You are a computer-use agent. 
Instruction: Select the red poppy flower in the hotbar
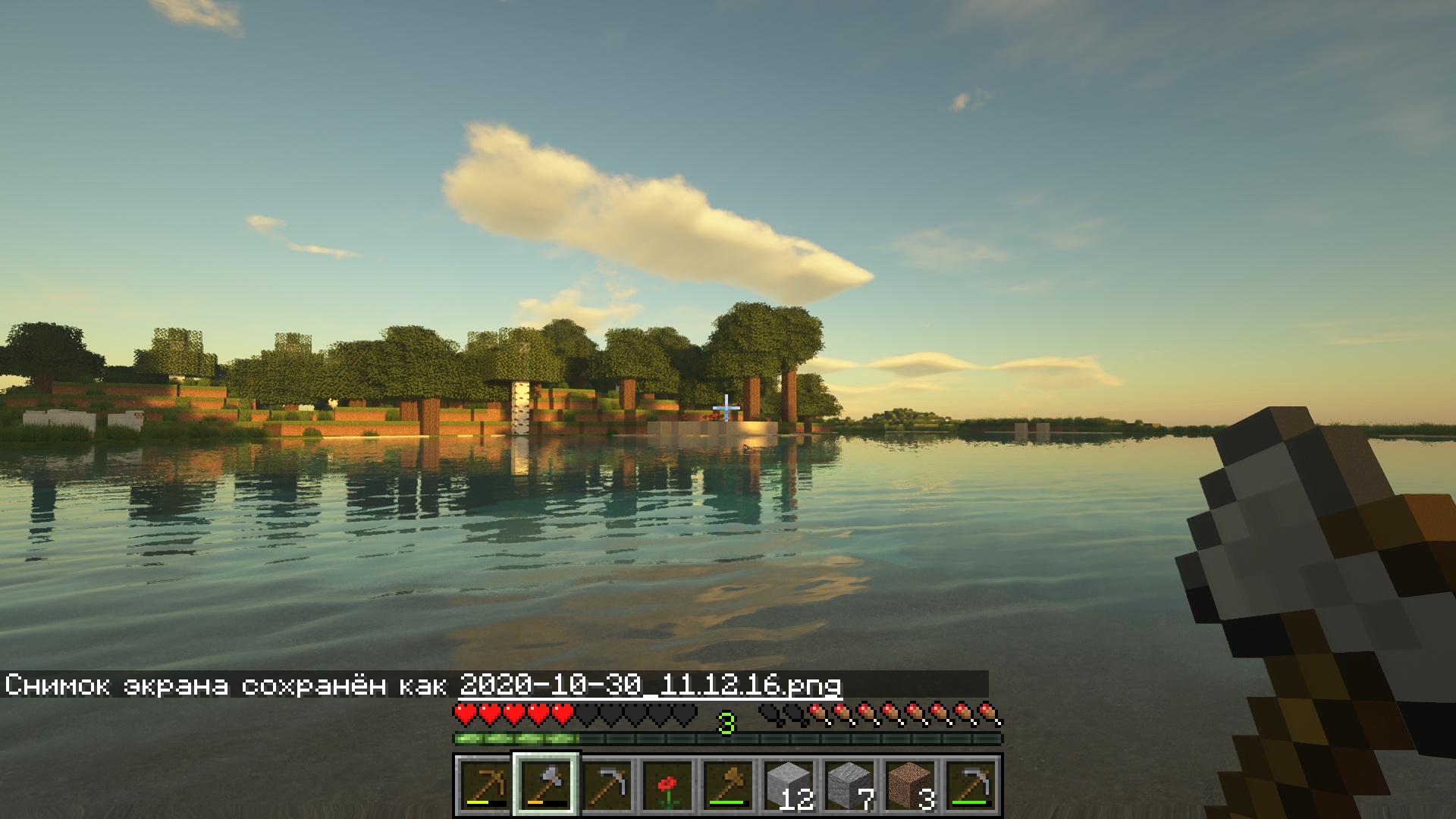[669, 785]
